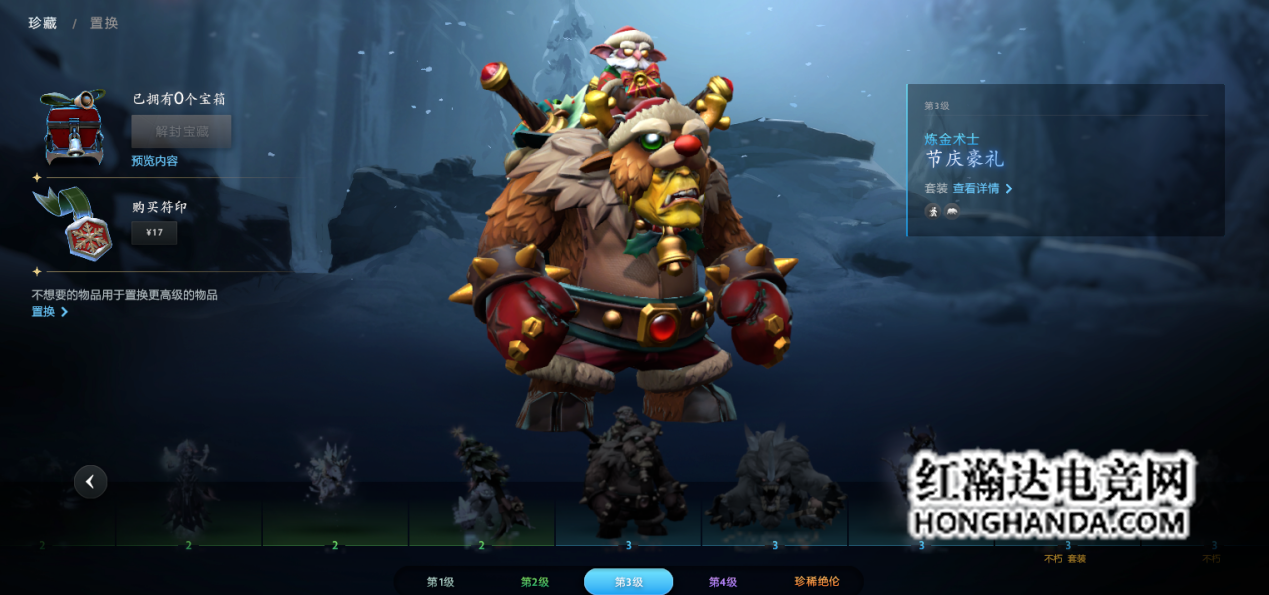This screenshot has width=1269, height=595.
Task: Switch to the 第4级 tier tab
Action: (x=722, y=582)
